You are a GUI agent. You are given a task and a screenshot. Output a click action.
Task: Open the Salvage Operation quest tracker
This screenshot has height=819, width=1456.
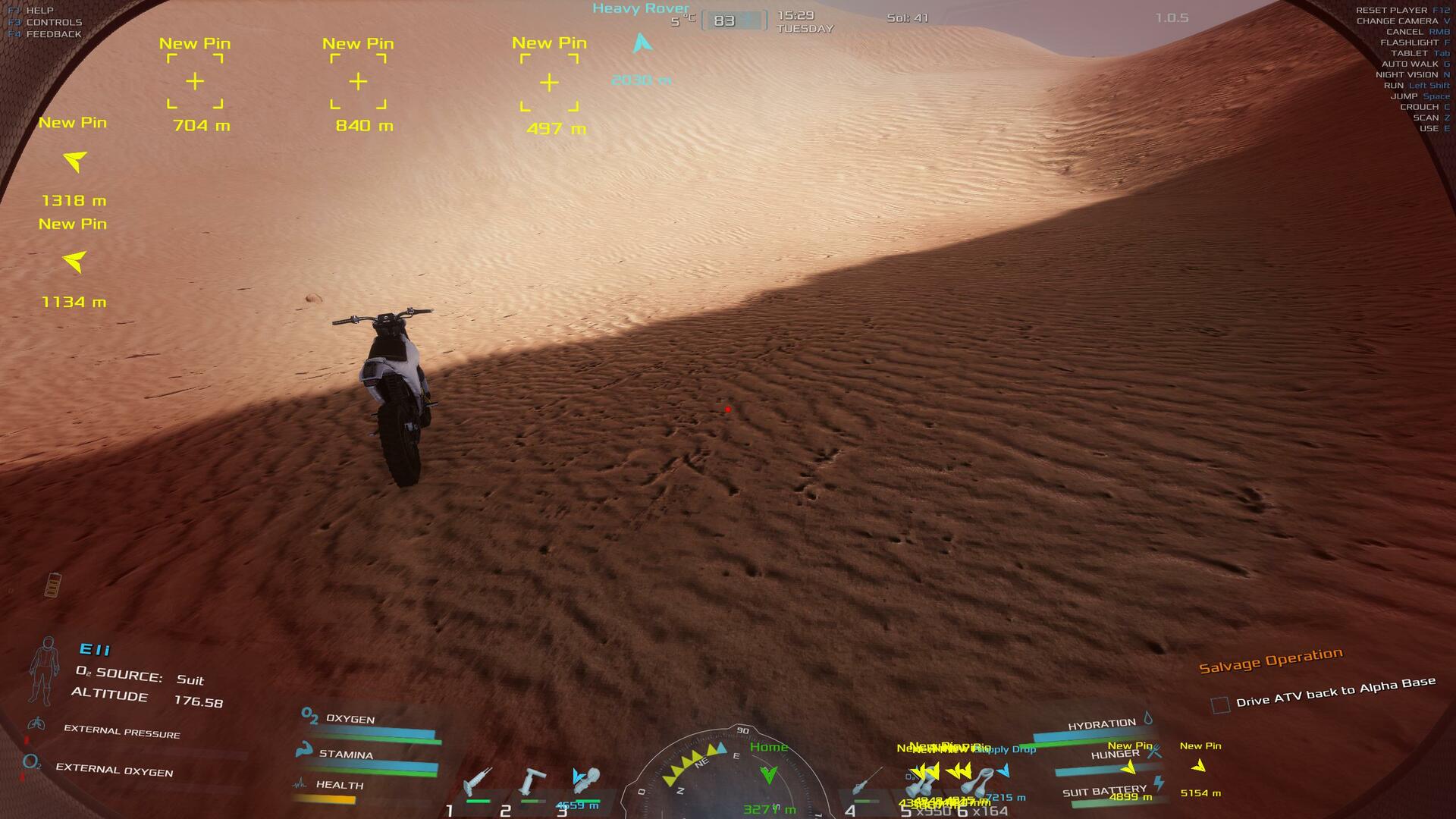[x=1270, y=661]
